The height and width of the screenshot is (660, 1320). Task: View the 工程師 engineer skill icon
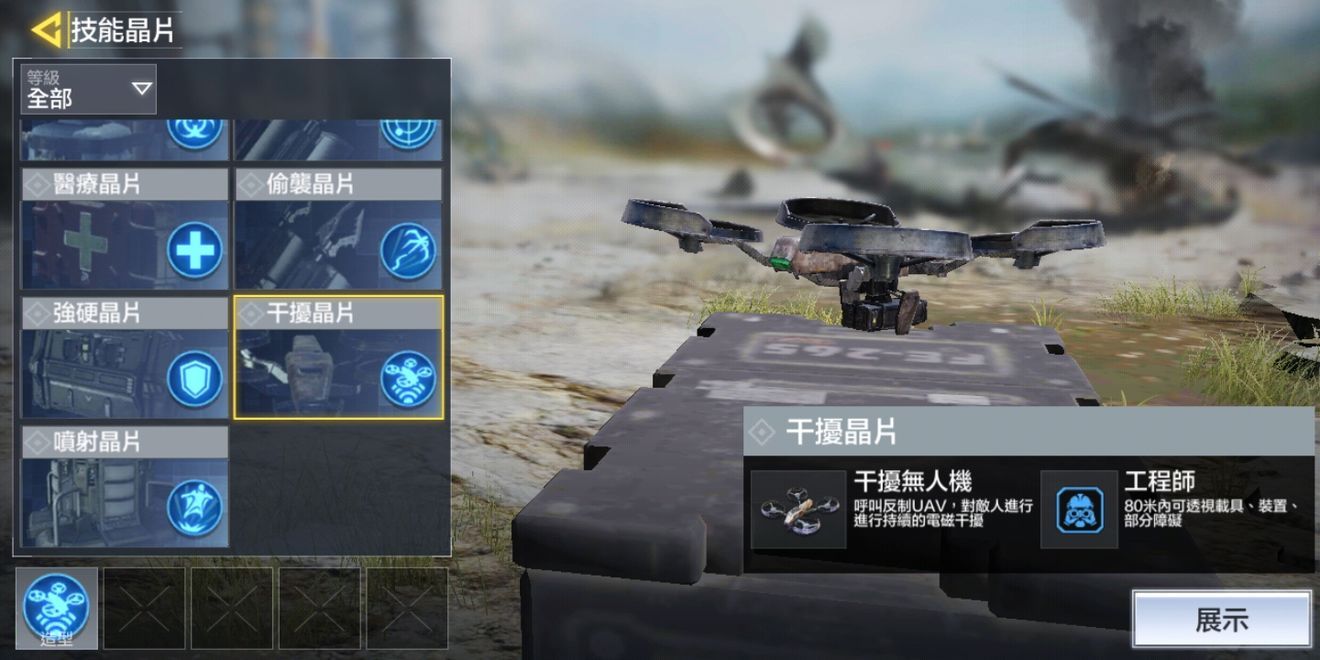coord(1079,510)
